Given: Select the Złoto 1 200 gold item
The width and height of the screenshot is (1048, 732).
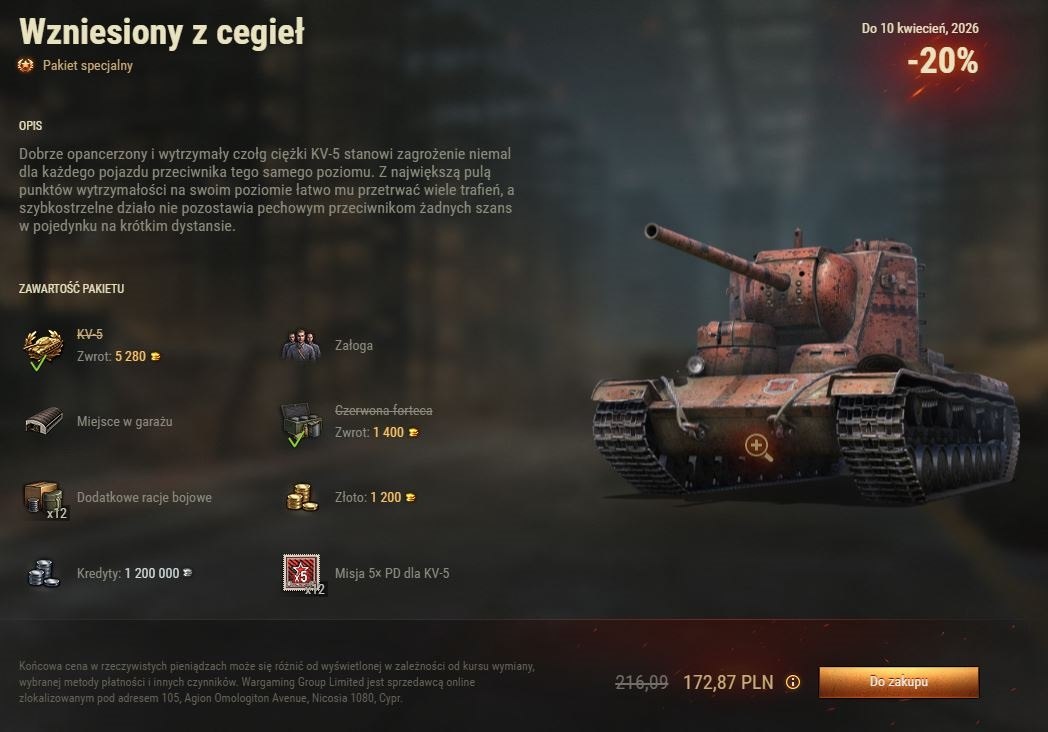Looking at the screenshot, I should (x=301, y=497).
